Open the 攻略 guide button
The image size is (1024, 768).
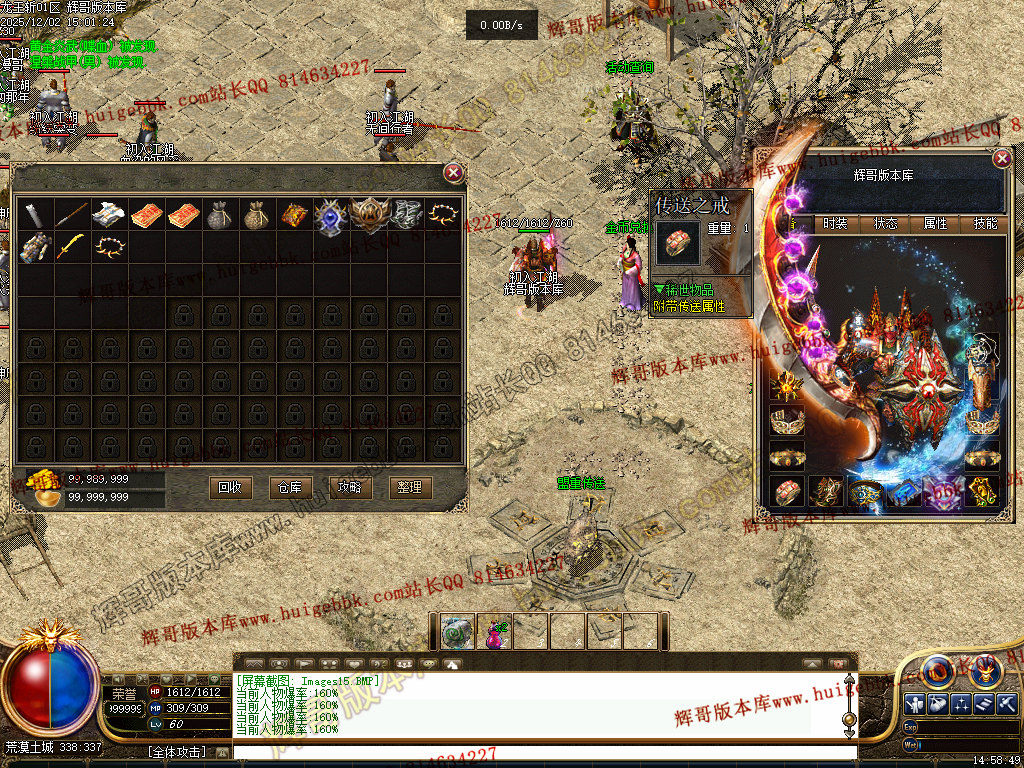[x=350, y=487]
